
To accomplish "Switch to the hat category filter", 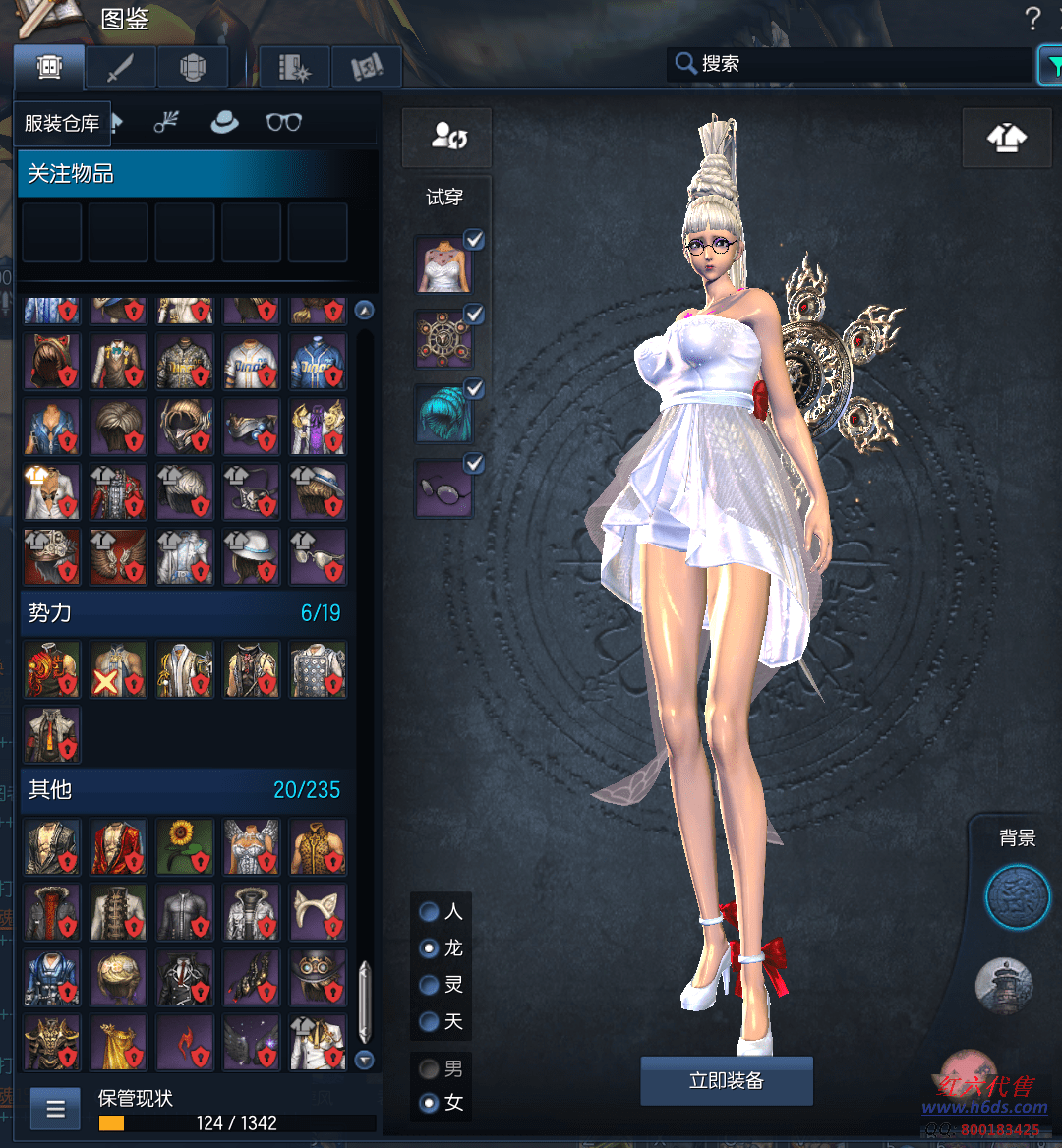I will point(225,122).
